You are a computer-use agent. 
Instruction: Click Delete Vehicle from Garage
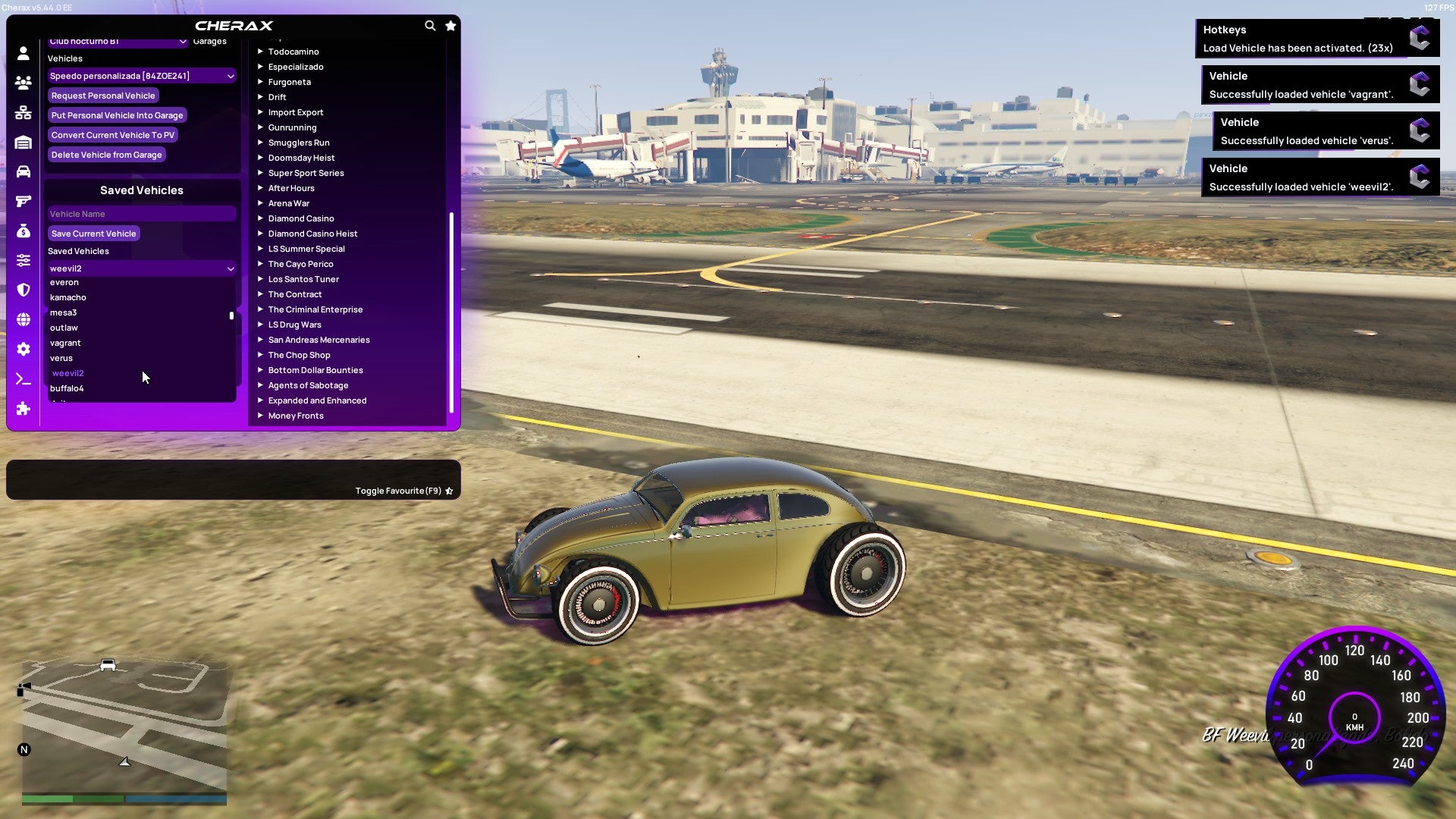point(106,155)
